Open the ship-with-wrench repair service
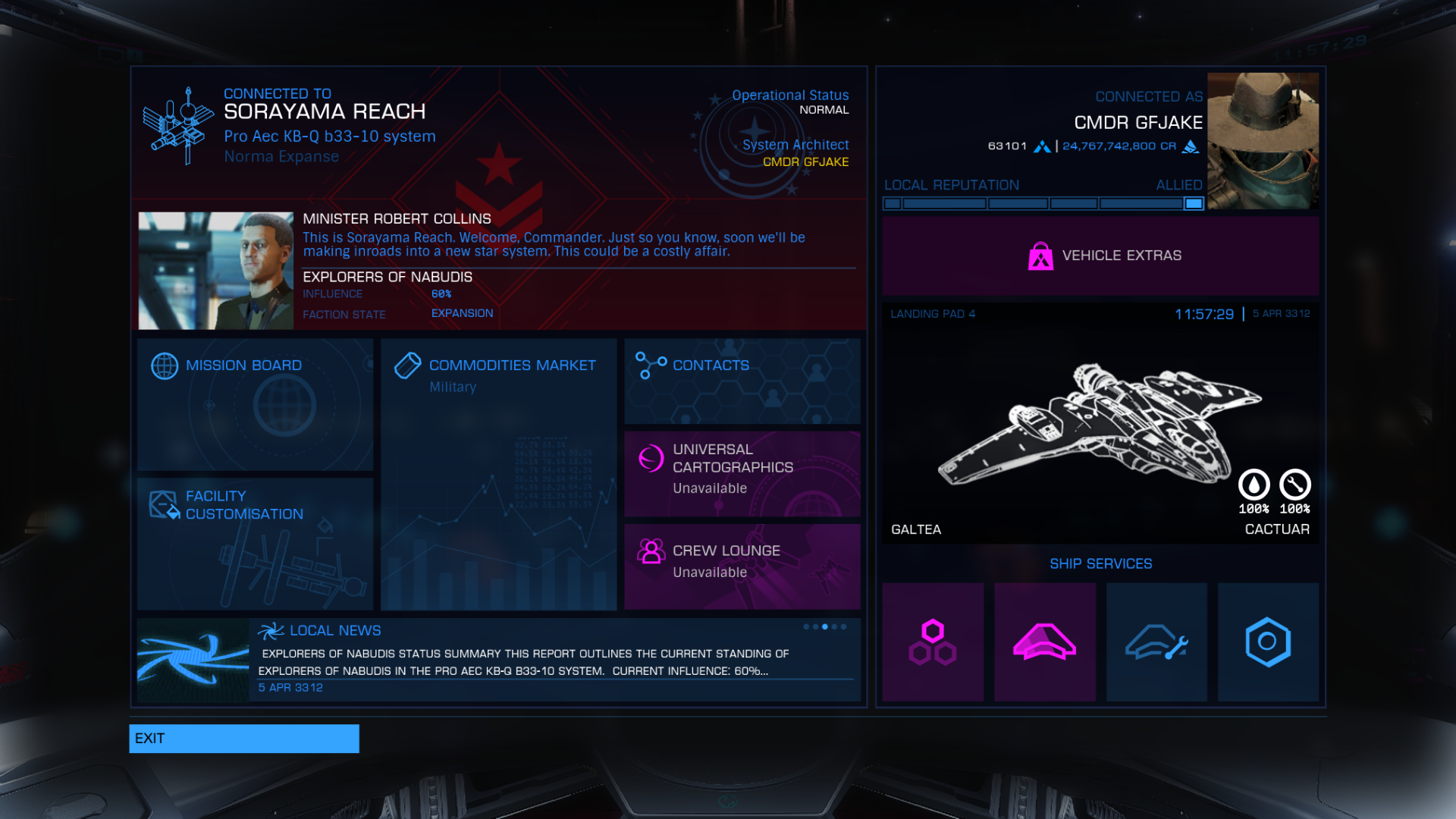Viewport: 1456px width, 819px height. coord(1156,642)
